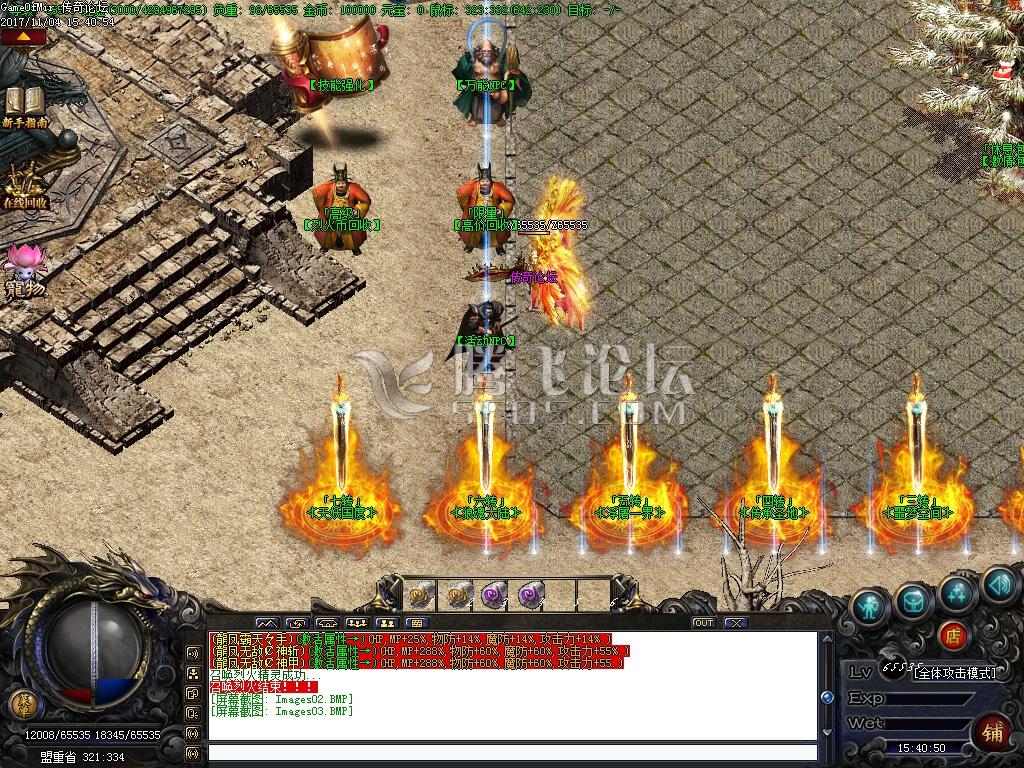Open the bag inventory round button
Screen dimensions: 1024x768
click(x=914, y=599)
